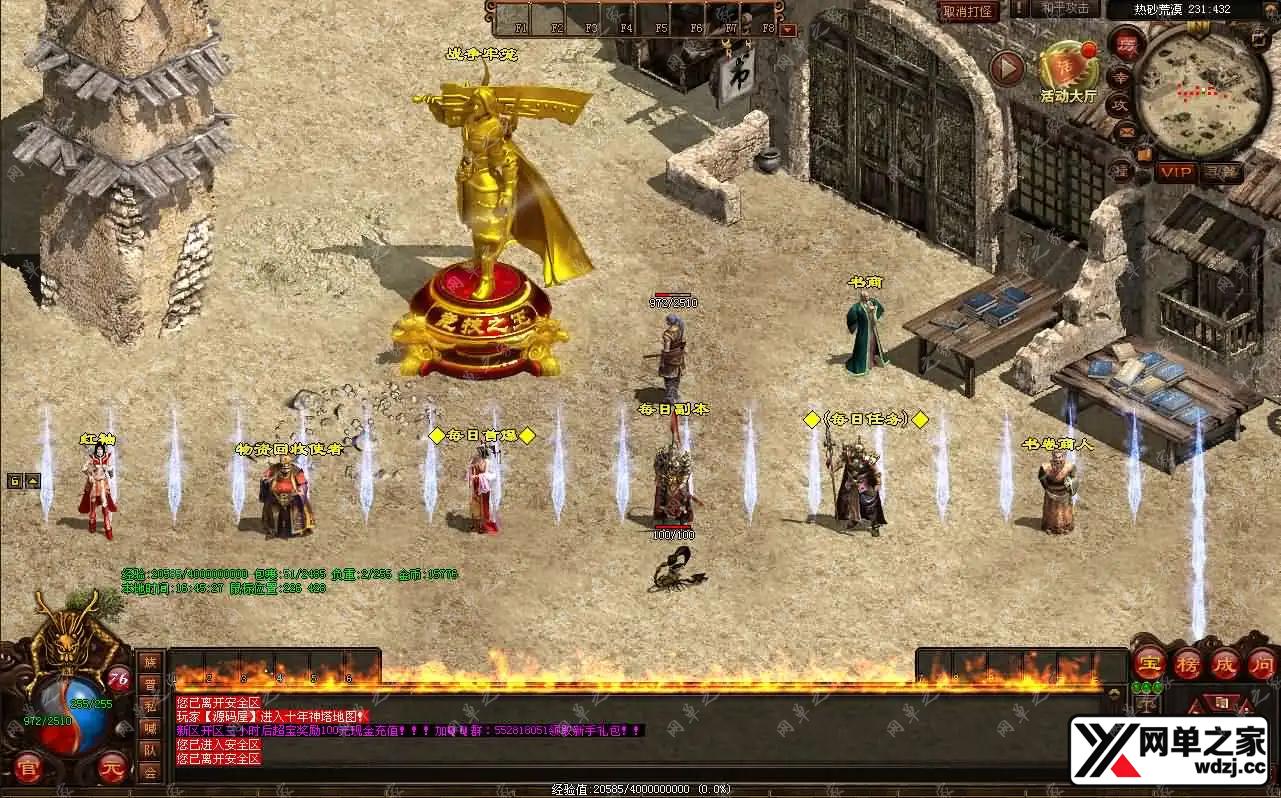Open the 成 achievements button
This screenshot has height=798, width=1281.
pyautogui.click(x=1225, y=661)
